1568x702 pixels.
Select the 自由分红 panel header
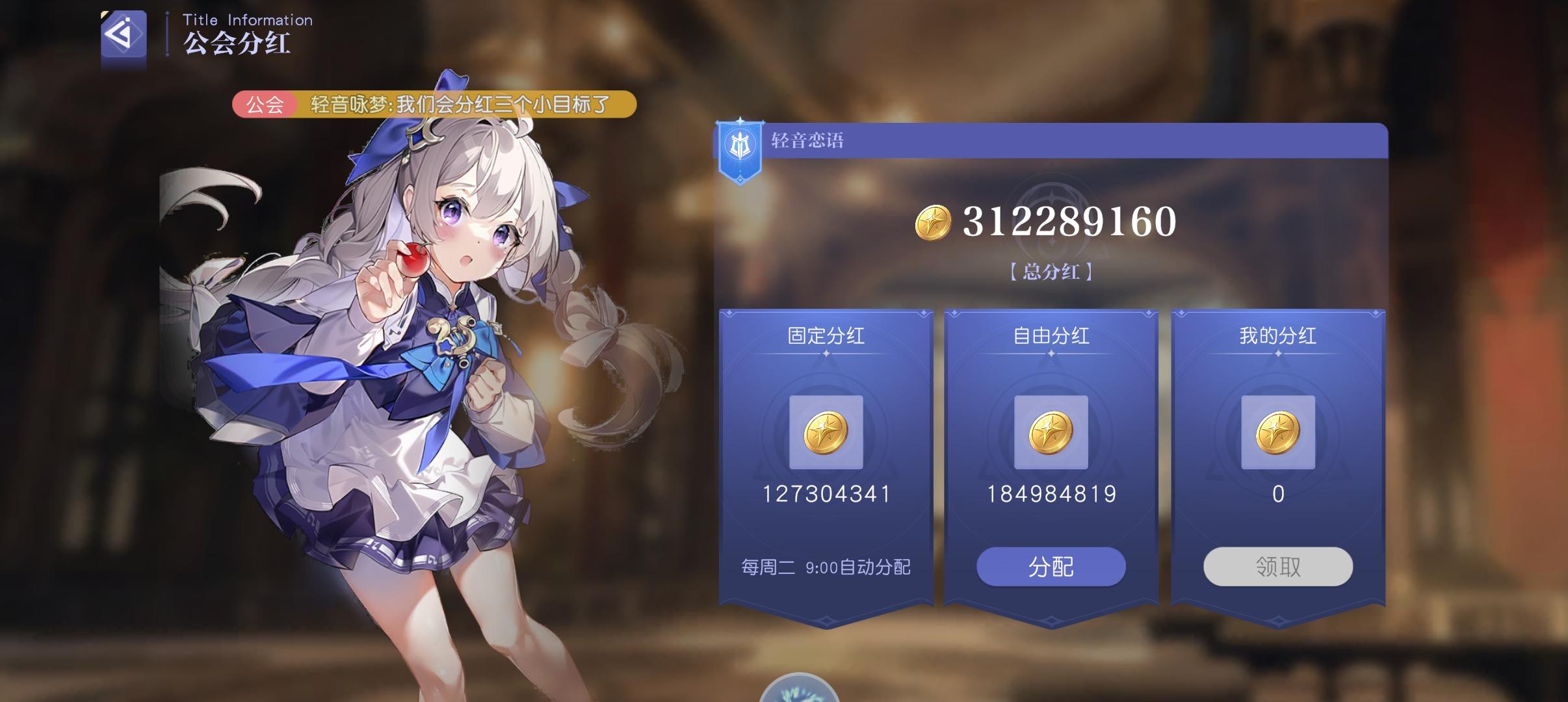point(1051,335)
